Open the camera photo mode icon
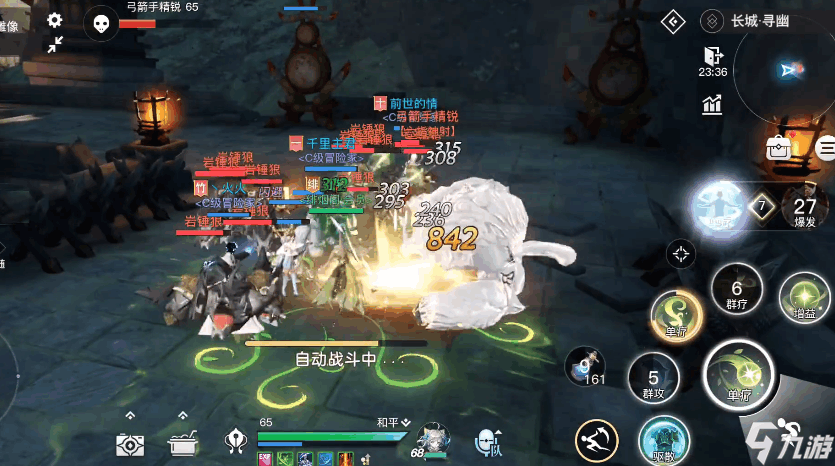The image size is (835, 466). point(131,443)
